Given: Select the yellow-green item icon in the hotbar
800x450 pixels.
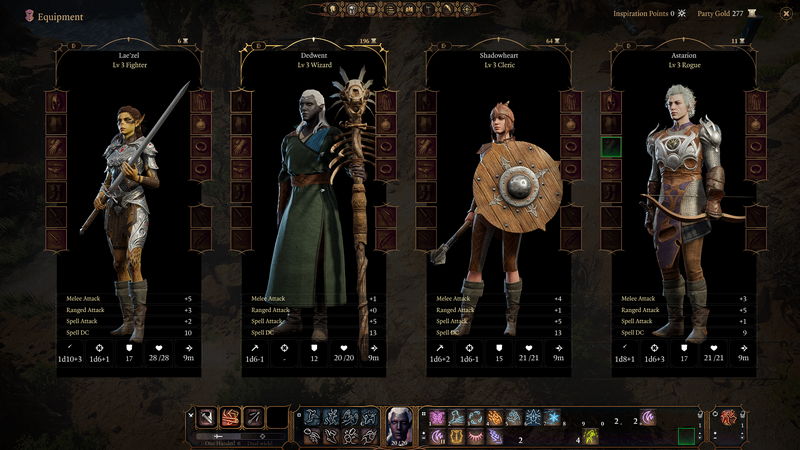Looking at the screenshot, I should [592, 436].
